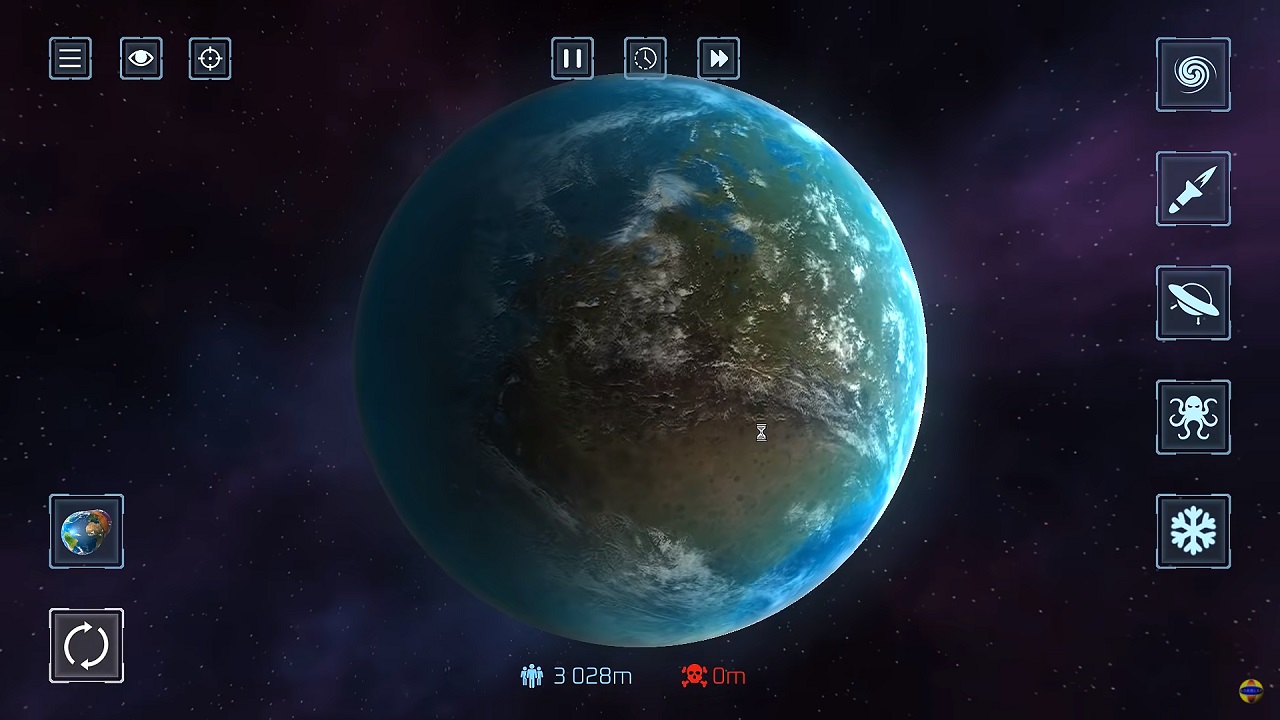Open the planet selection thumbnail

[x=86, y=531]
